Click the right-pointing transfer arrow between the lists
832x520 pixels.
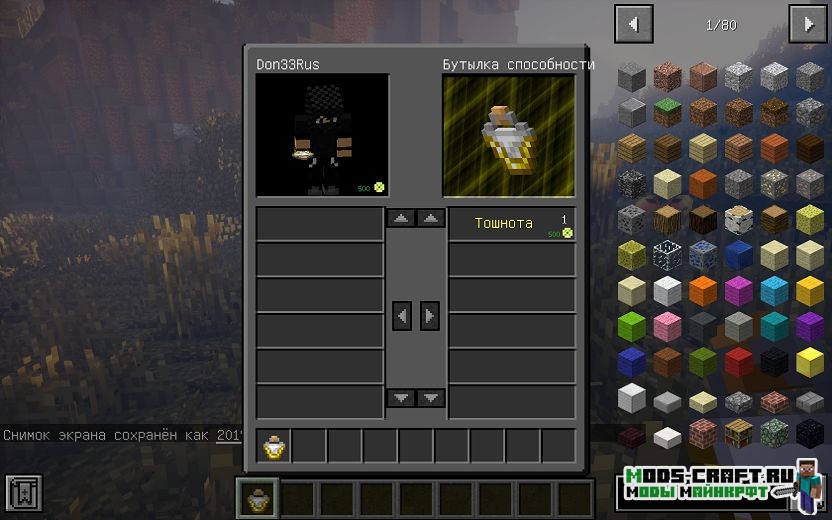(x=430, y=316)
